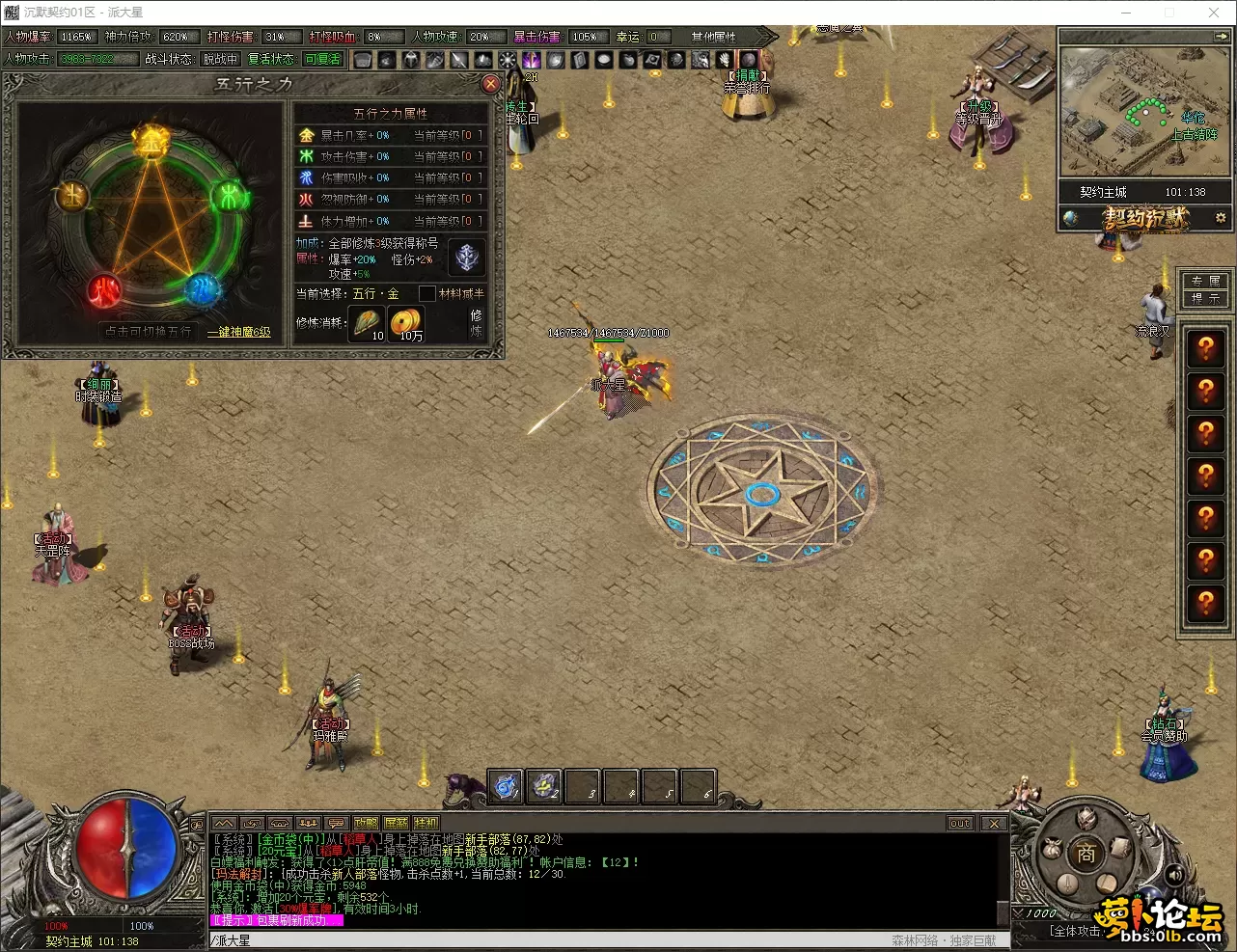Close the chat window with X
Viewport: 1237px width, 952px height.
coord(993,823)
